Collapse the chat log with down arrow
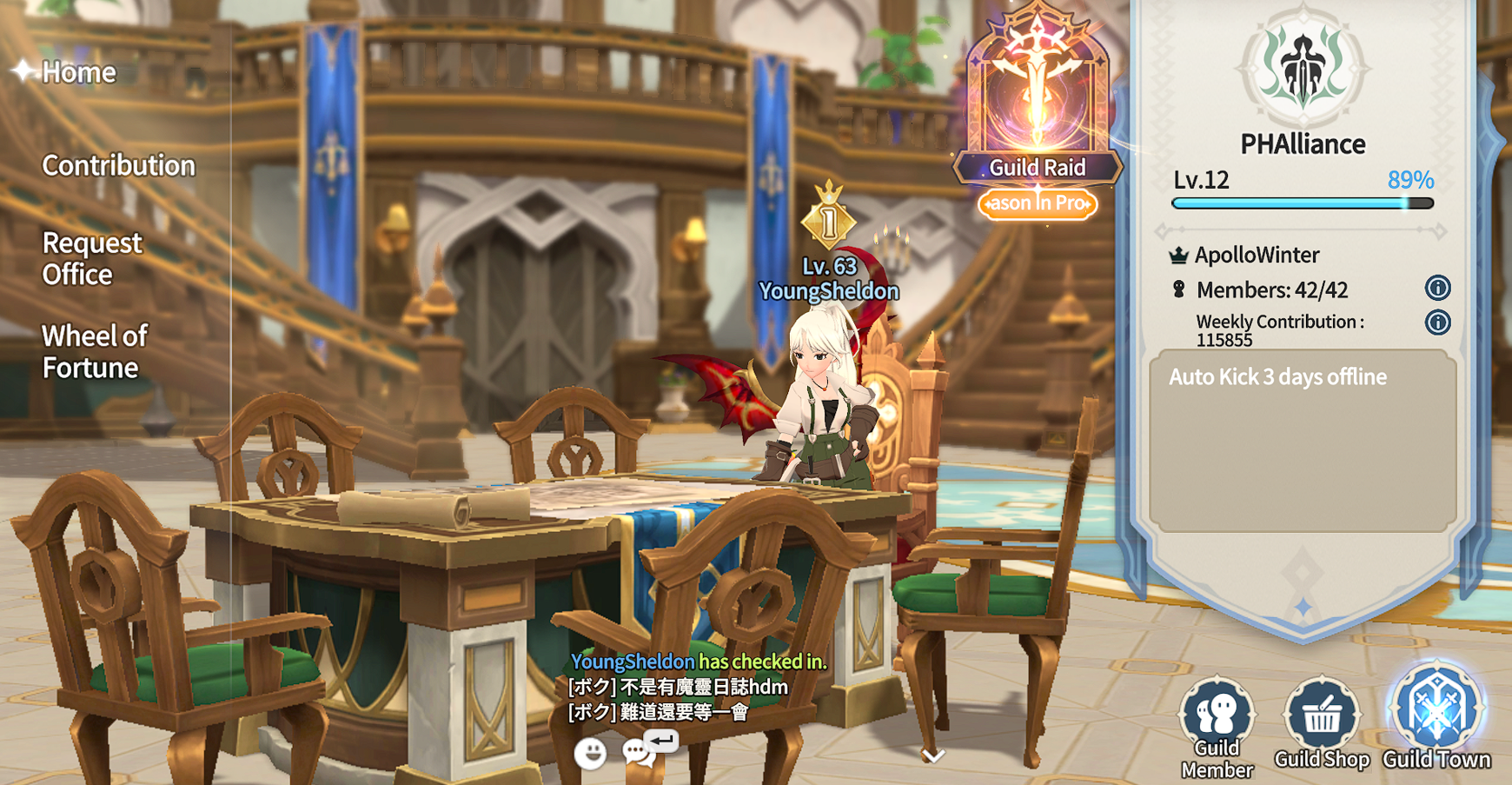Image resolution: width=1512 pixels, height=785 pixels. point(932,756)
